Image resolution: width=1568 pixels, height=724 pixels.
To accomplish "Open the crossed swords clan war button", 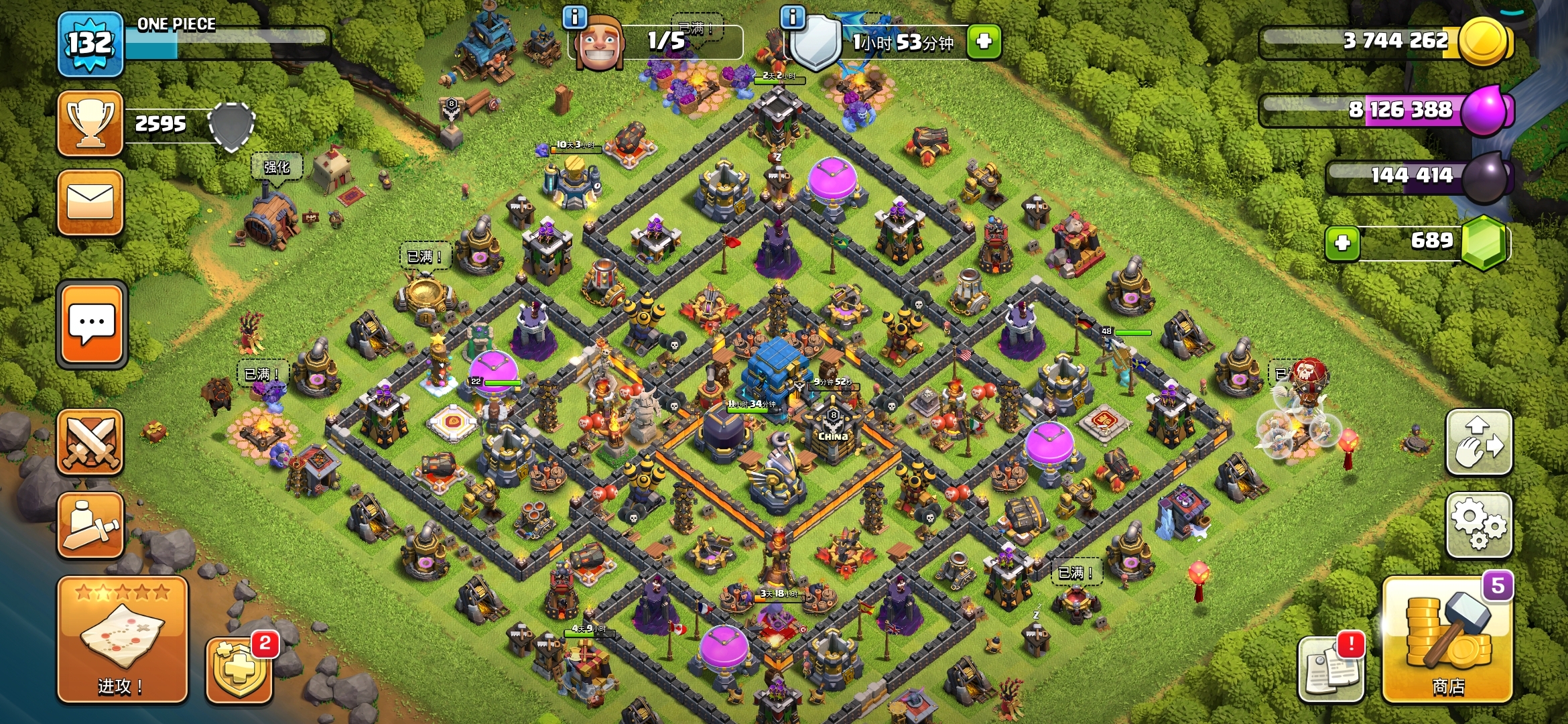I will tap(90, 442).
